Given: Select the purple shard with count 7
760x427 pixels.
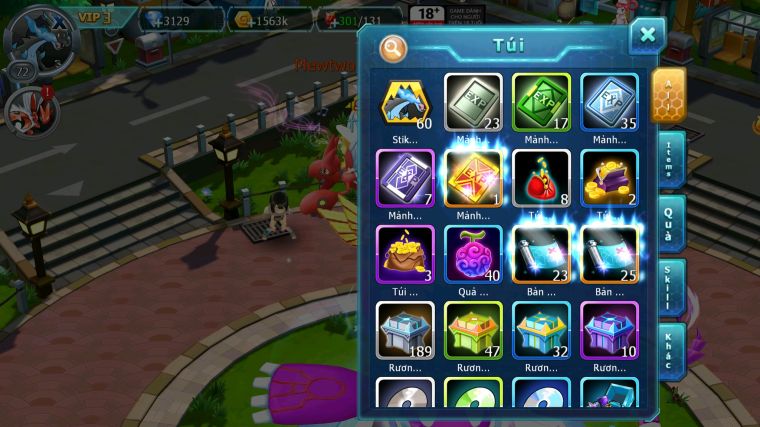Looking at the screenshot, I should [405, 178].
